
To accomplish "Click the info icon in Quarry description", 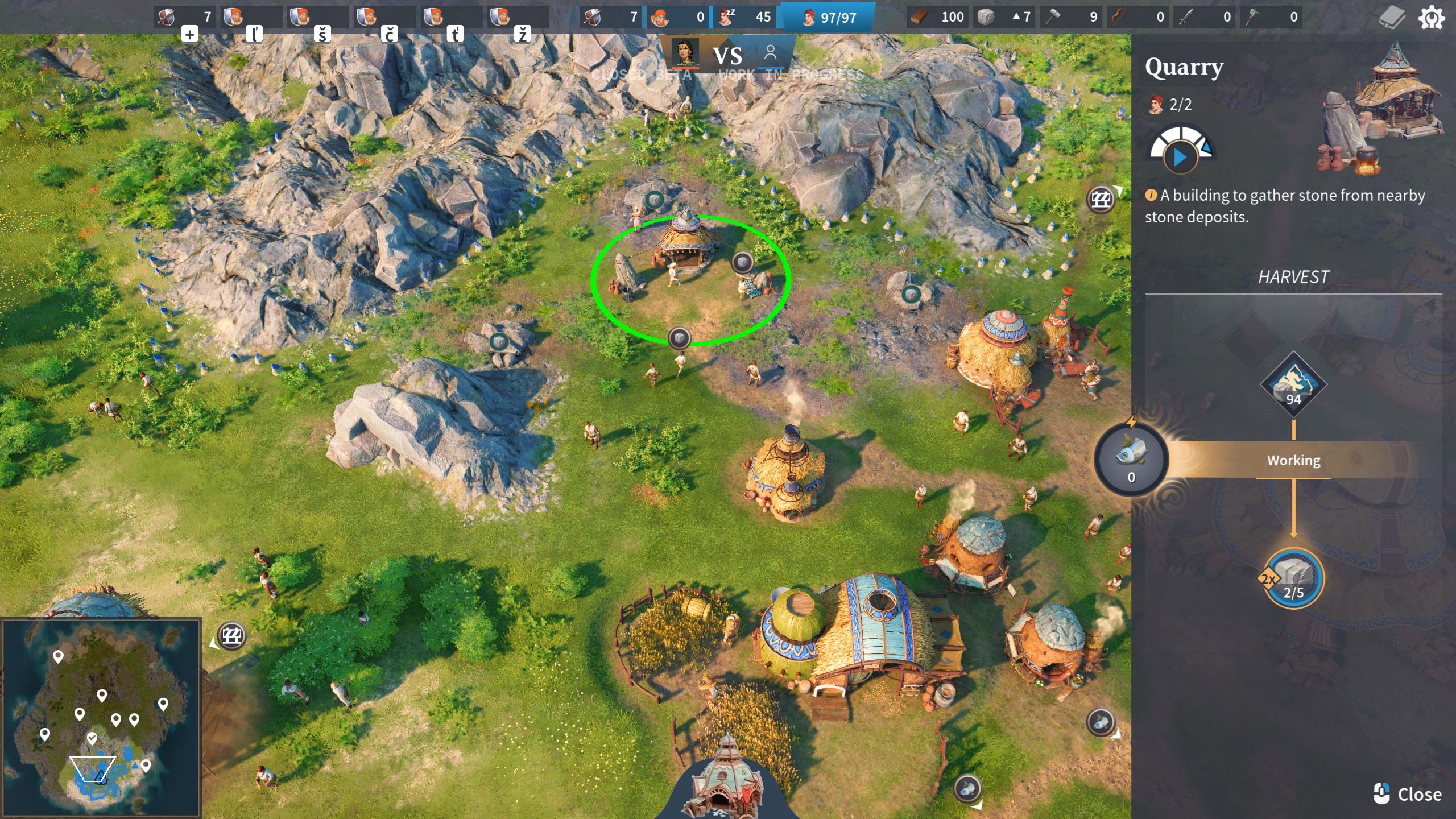I will (x=1151, y=195).
